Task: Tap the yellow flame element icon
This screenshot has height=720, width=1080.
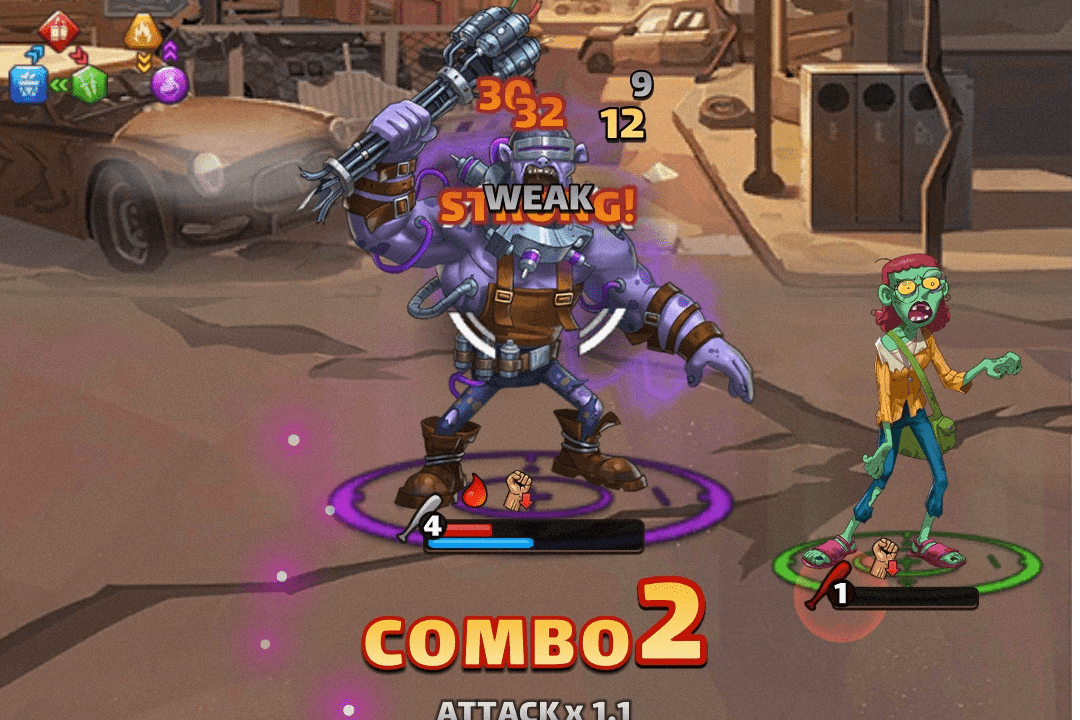Action: [143, 34]
